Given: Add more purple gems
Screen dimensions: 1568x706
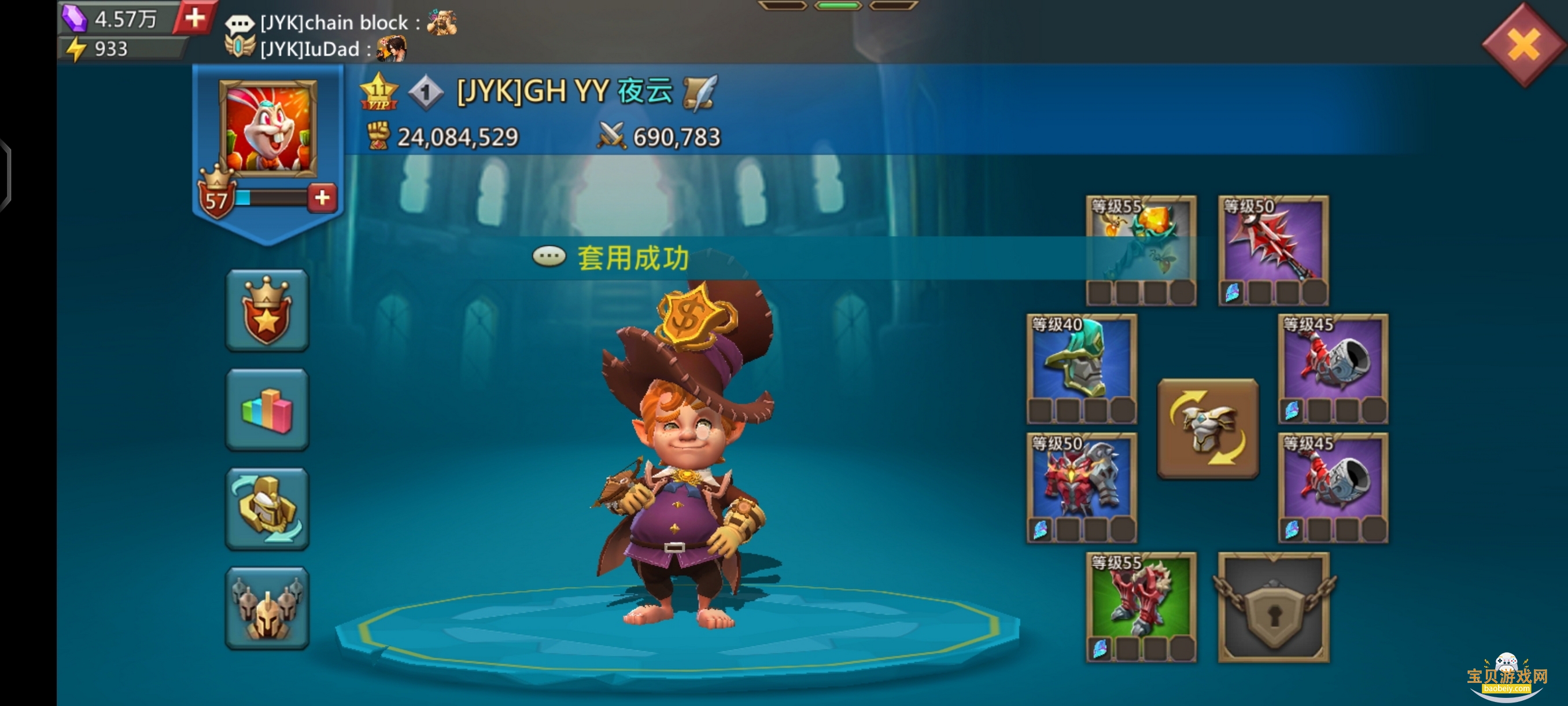Looking at the screenshot, I should pos(194,18).
